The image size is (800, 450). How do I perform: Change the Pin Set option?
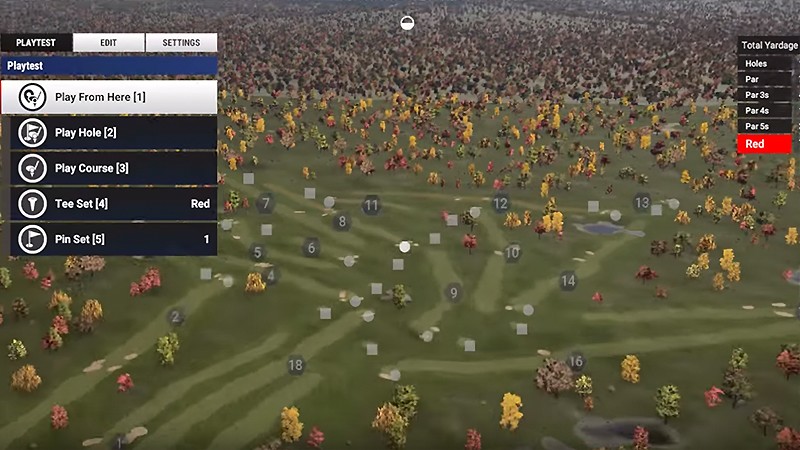click(114, 240)
